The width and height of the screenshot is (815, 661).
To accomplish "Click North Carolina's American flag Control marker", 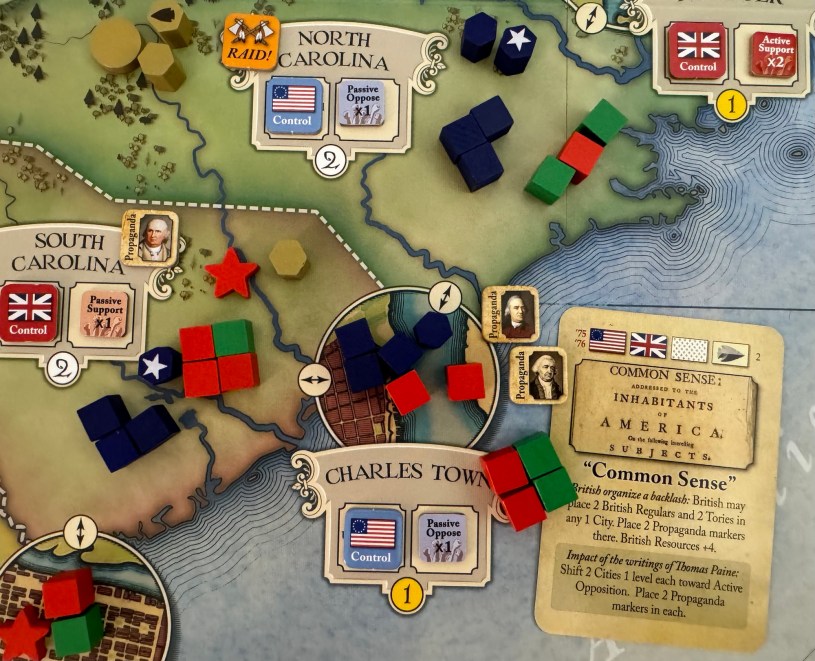I will [293, 105].
